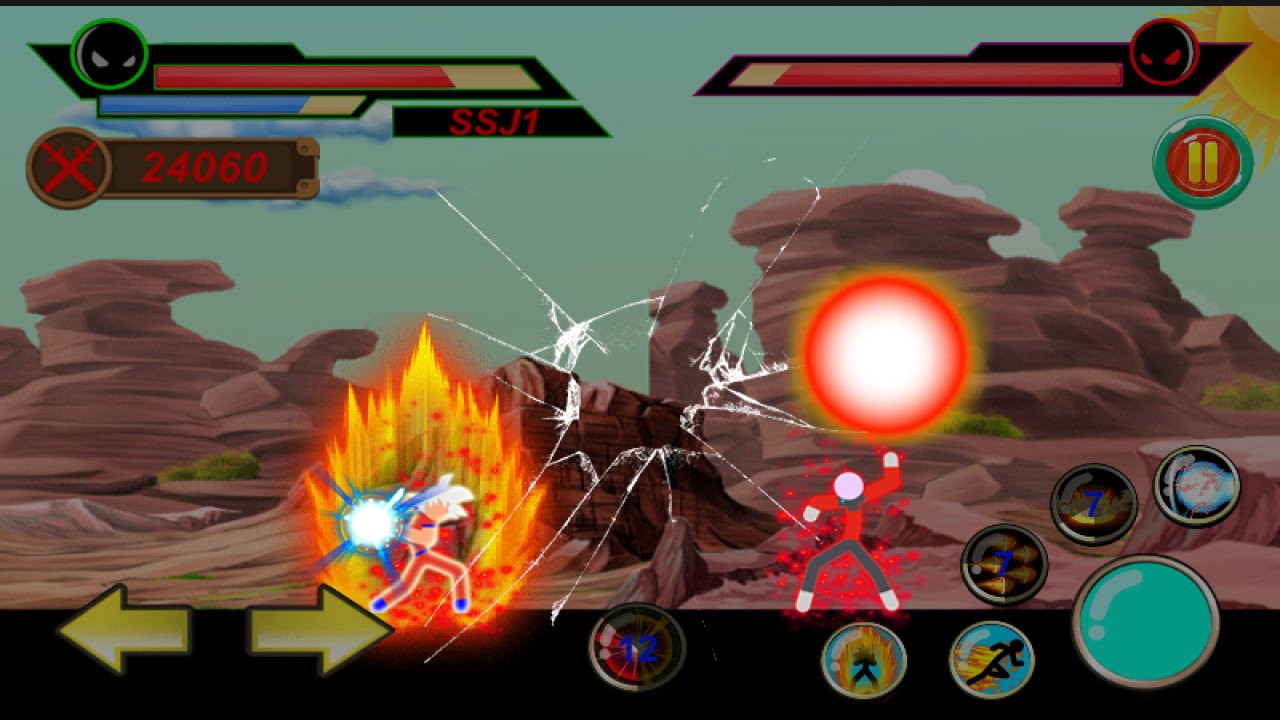Select the multi-fireball barrage skill on cooldown
Viewport: 1280px width, 720px height.
pos(1004,565)
